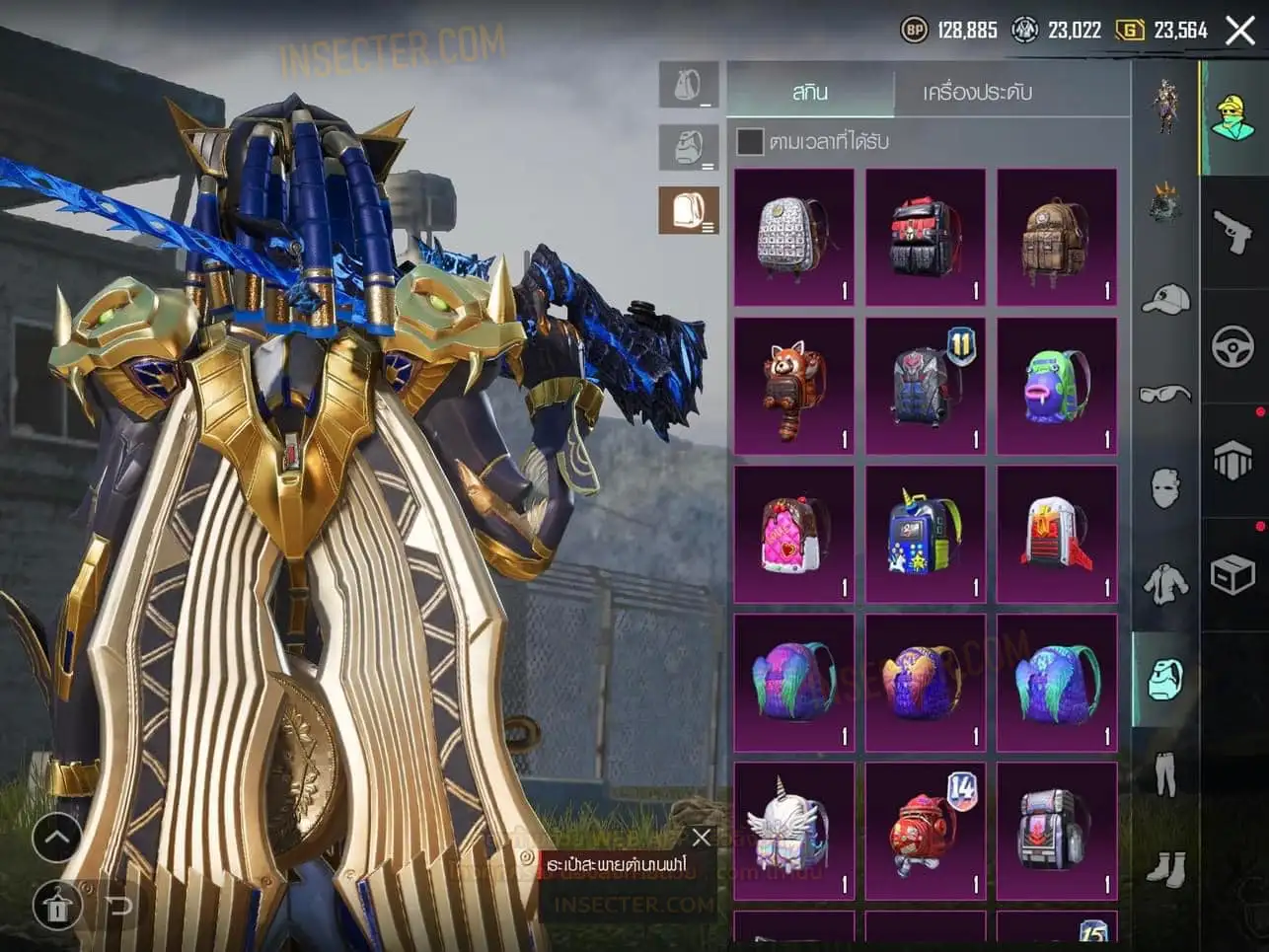Open the pistol weapons category
Viewport: 1269px width, 952px height.
[x=1232, y=233]
